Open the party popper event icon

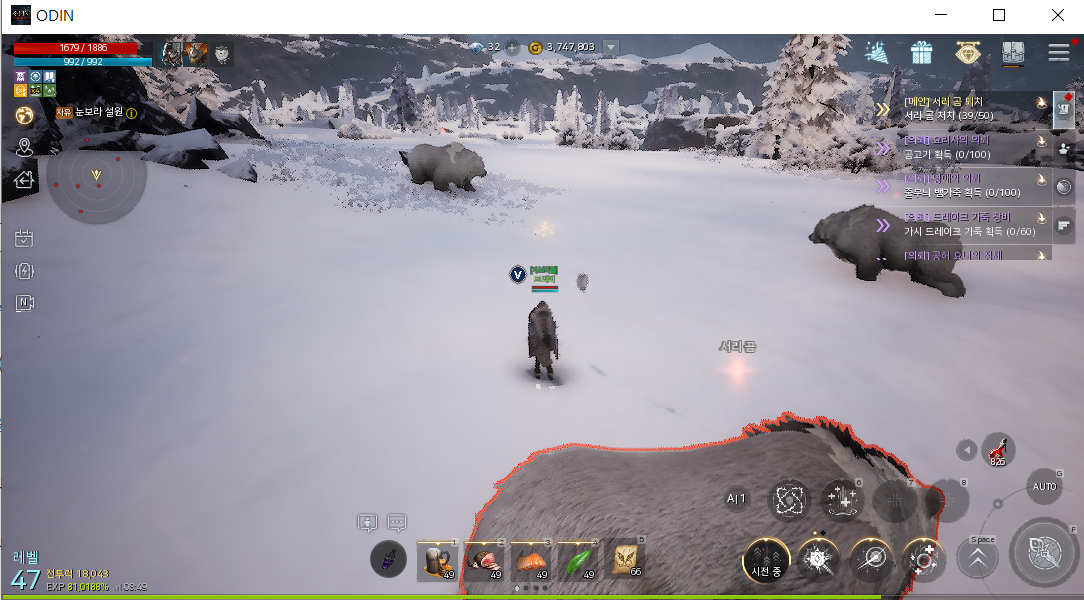pos(877,52)
